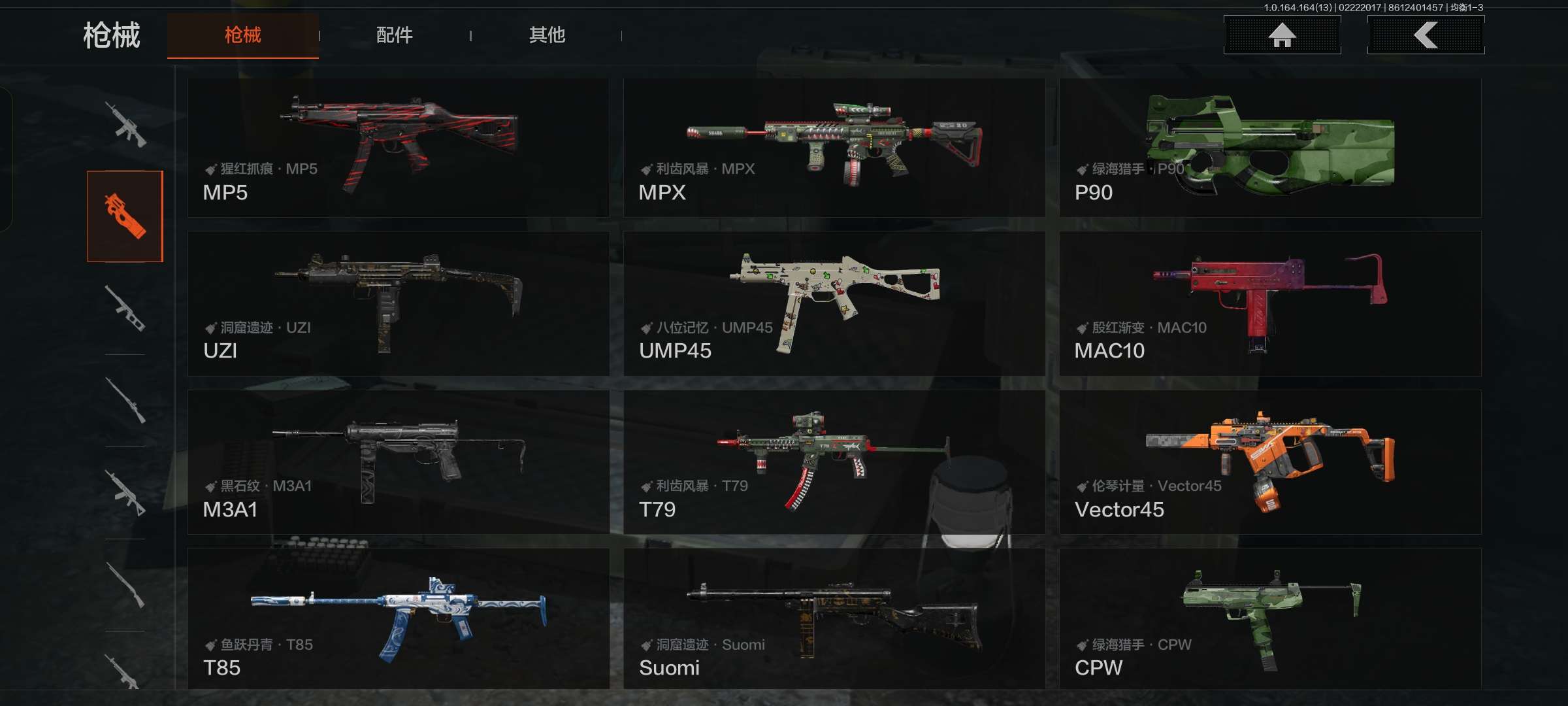Show the assault rifle category
This screenshot has height=706, width=1568.
point(125,124)
